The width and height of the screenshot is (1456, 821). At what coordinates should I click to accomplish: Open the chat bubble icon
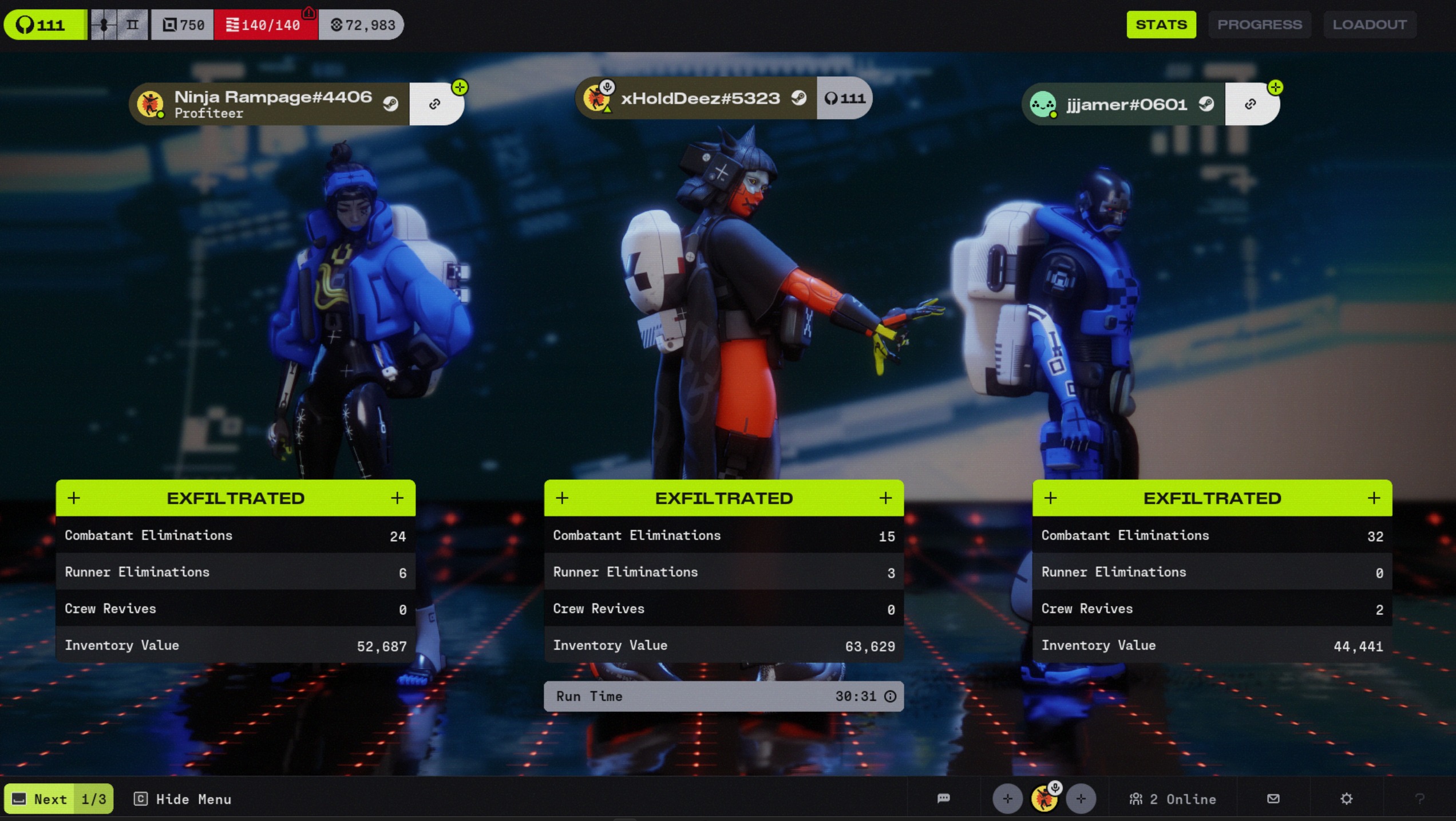(944, 798)
